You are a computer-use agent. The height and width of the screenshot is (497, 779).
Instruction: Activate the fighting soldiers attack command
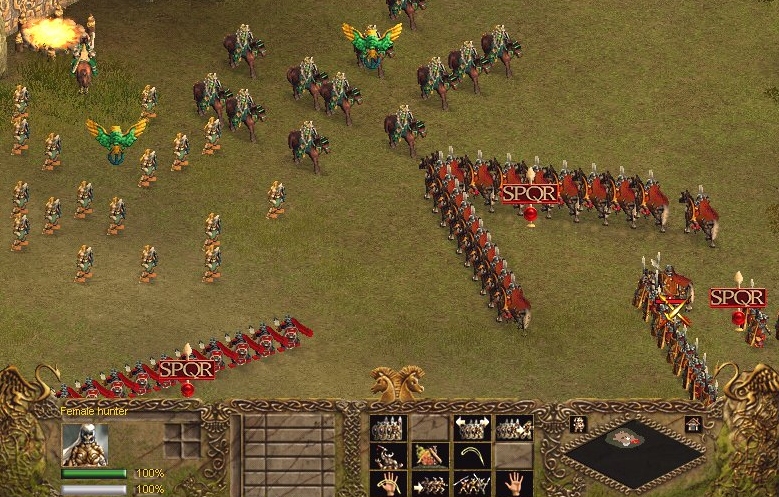pos(471,484)
